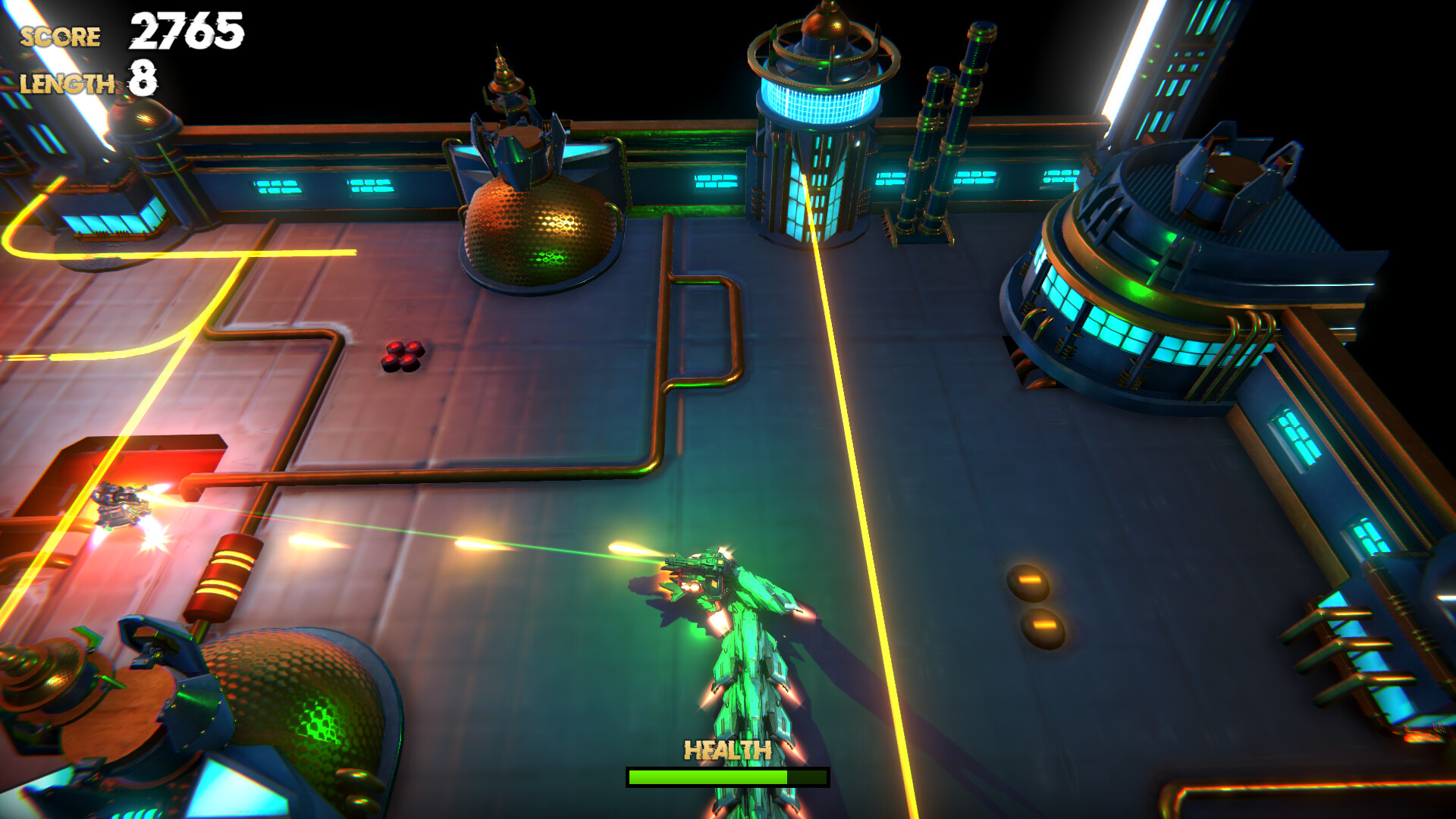The height and width of the screenshot is (819, 1456).
Task: Click the SCORE label in the corner
Action: point(61,34)
